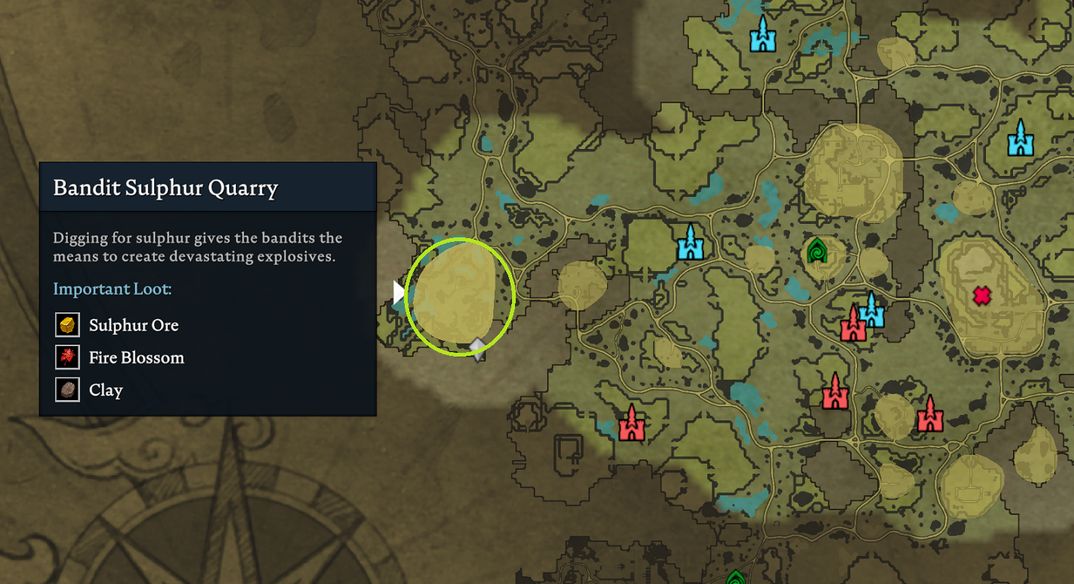
Task: Select the silver diamond marker below the quarry
Action: [x=478, y=349]
